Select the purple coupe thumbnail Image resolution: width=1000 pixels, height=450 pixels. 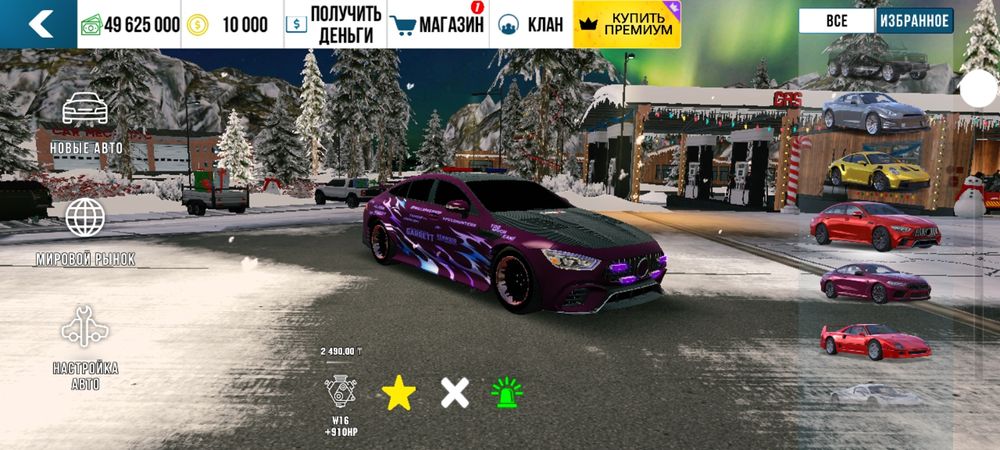coord(874,283)
